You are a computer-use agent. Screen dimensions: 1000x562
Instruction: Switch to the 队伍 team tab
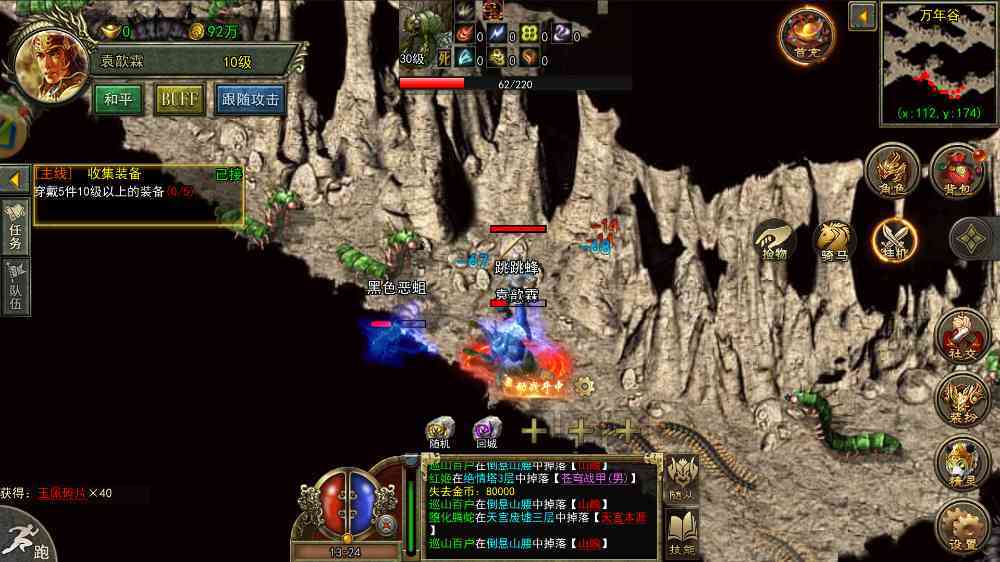point(15,287)
